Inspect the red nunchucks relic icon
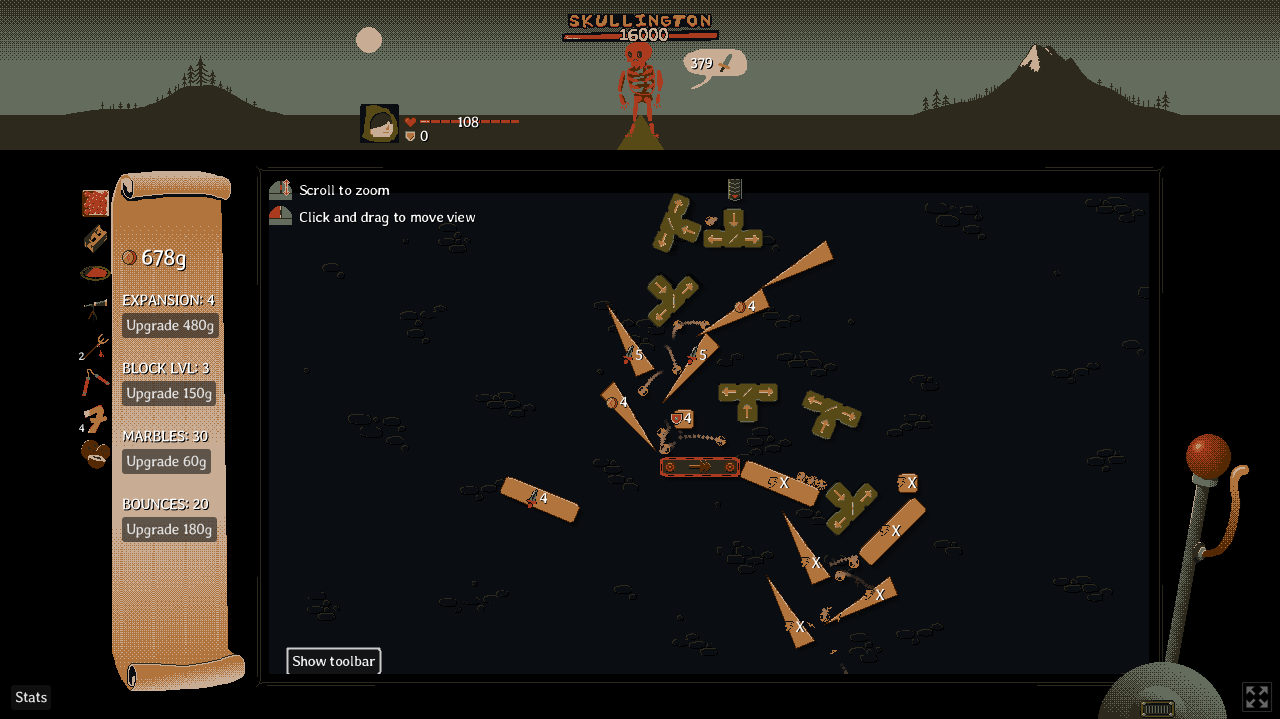 click(95, 382)
